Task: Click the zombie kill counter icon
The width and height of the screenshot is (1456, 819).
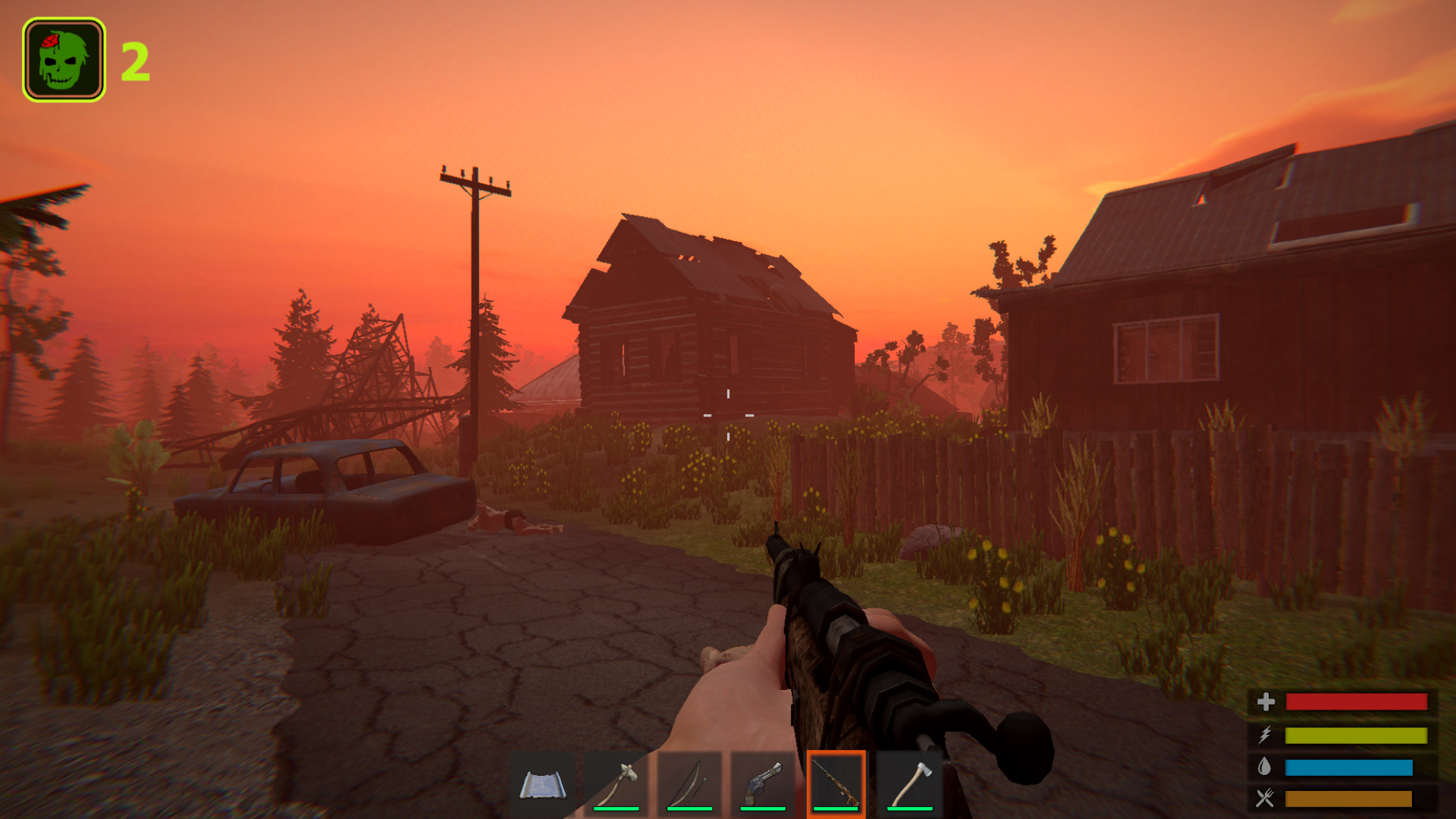Action: pos(64,57)
